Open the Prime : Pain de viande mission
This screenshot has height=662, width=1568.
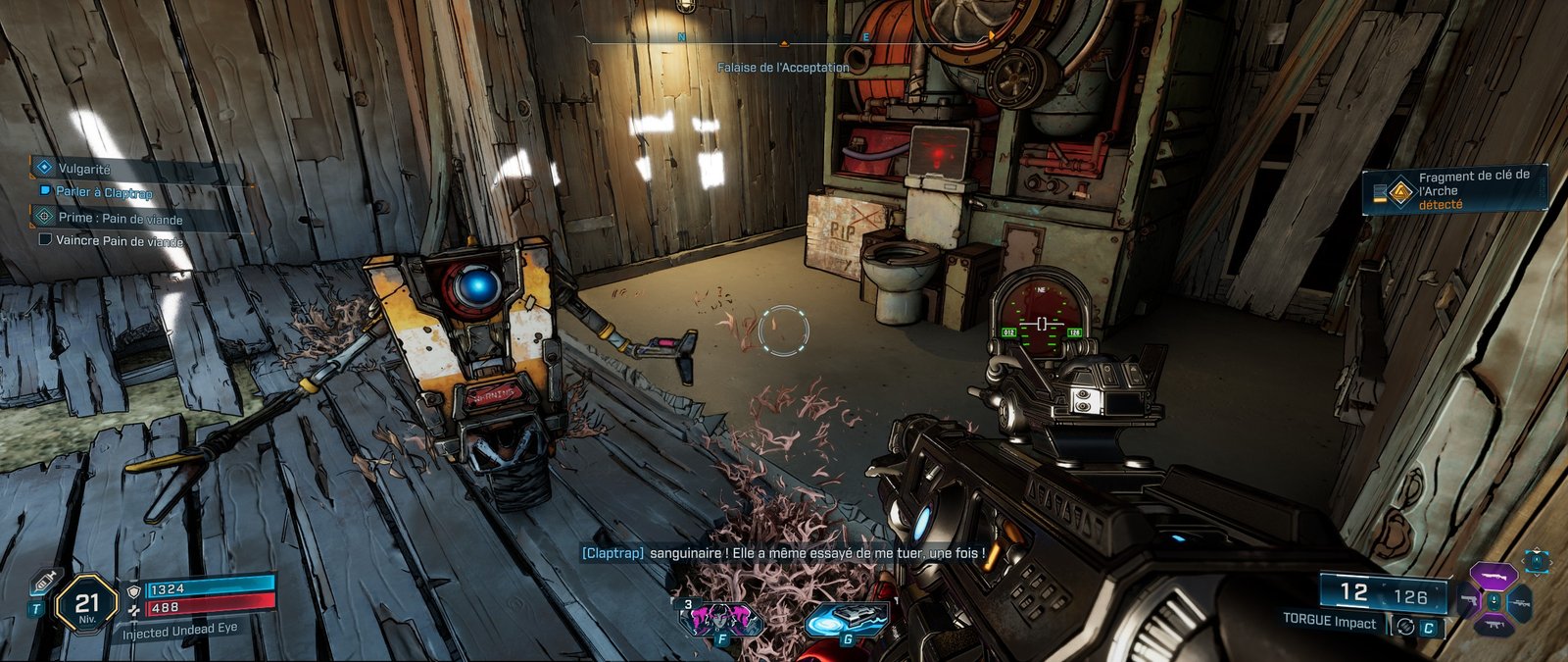(x=120, y=218)
